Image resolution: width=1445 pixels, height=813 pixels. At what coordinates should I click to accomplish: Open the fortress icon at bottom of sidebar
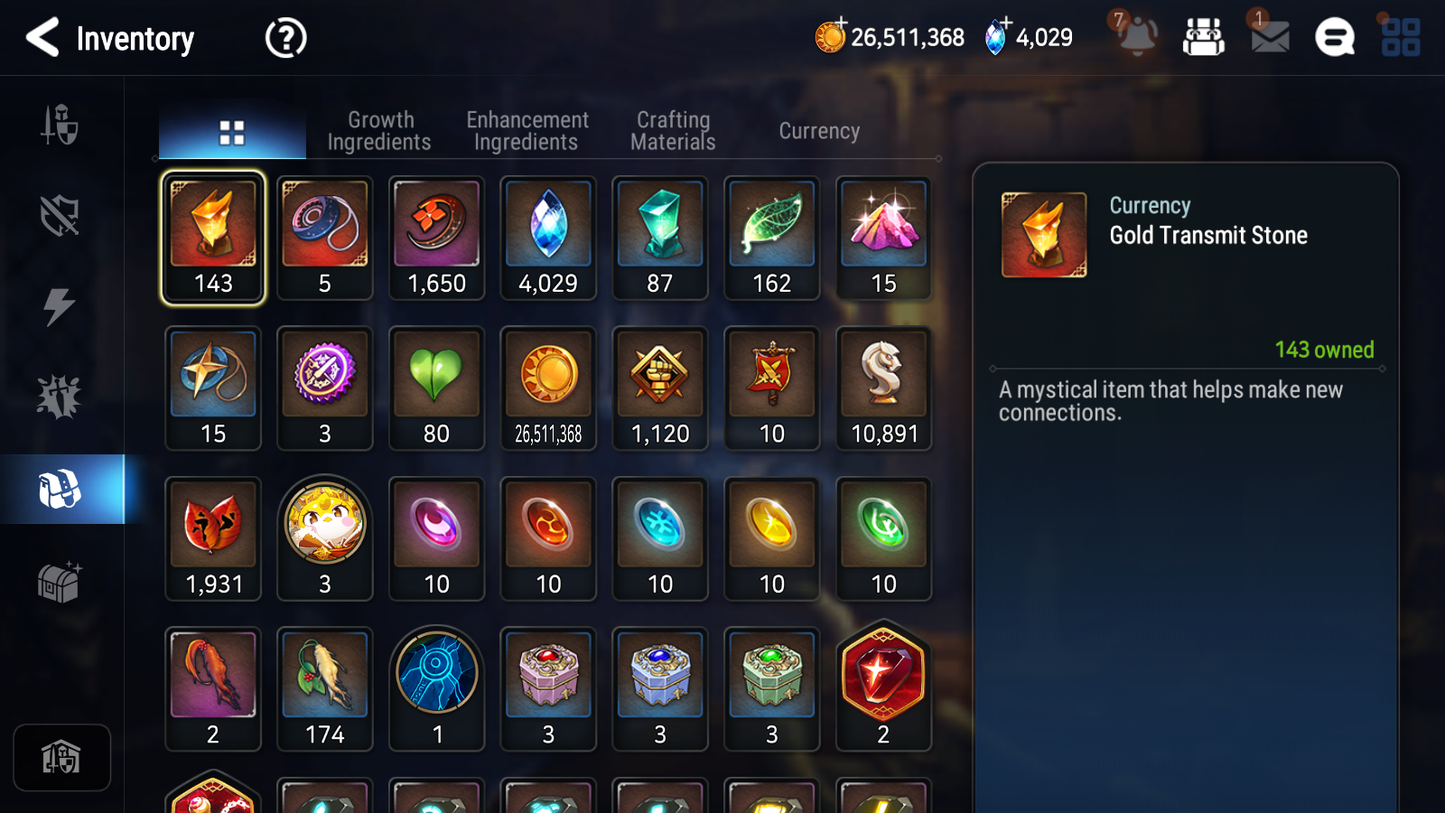(62, 757)
